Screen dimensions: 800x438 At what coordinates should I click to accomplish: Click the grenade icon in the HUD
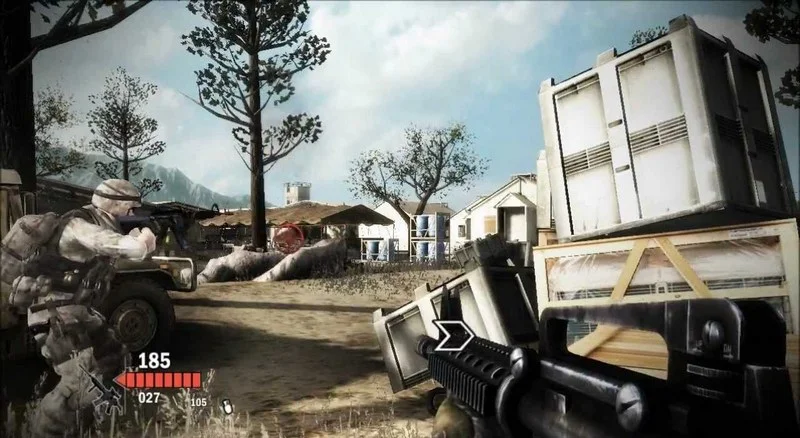(227, 406)
